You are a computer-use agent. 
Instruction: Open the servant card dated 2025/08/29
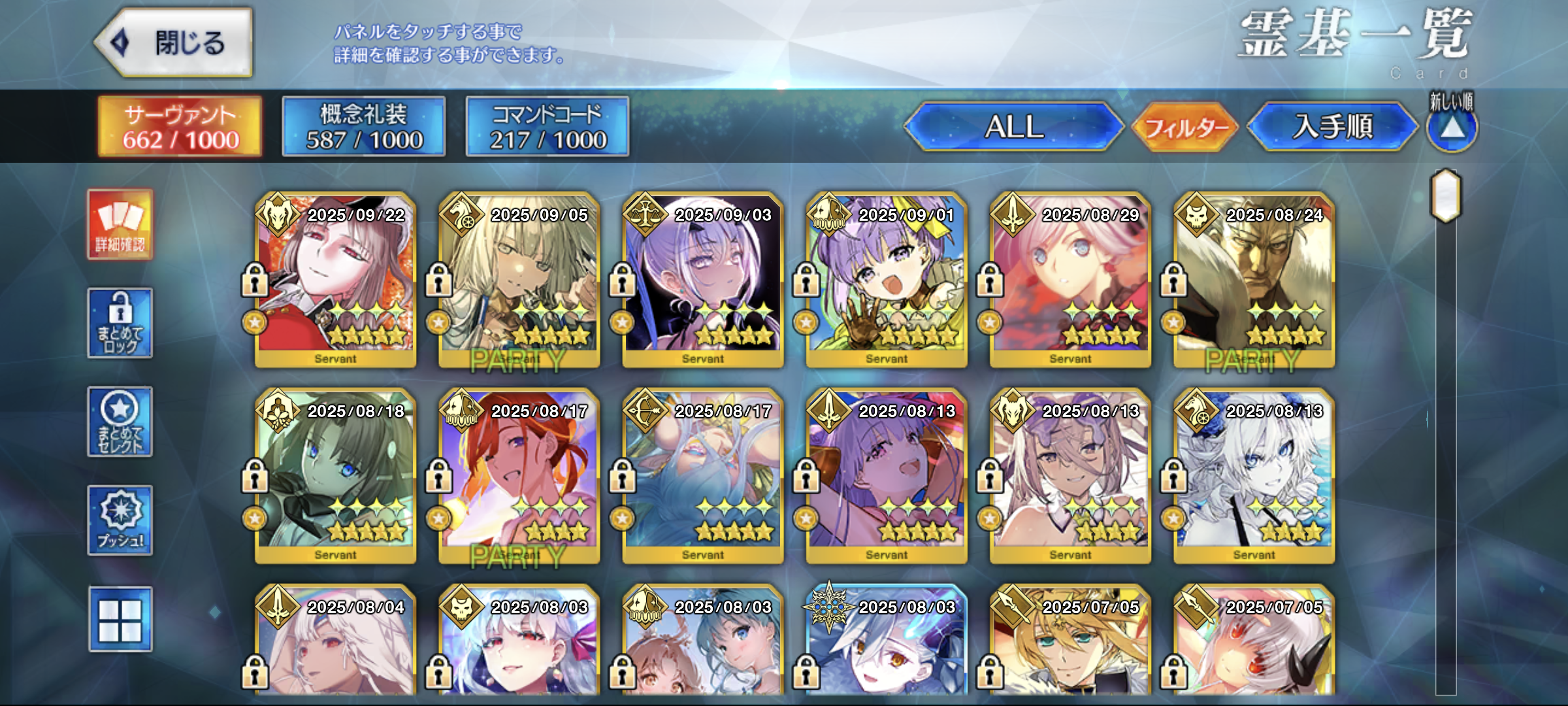point(1070,280)
